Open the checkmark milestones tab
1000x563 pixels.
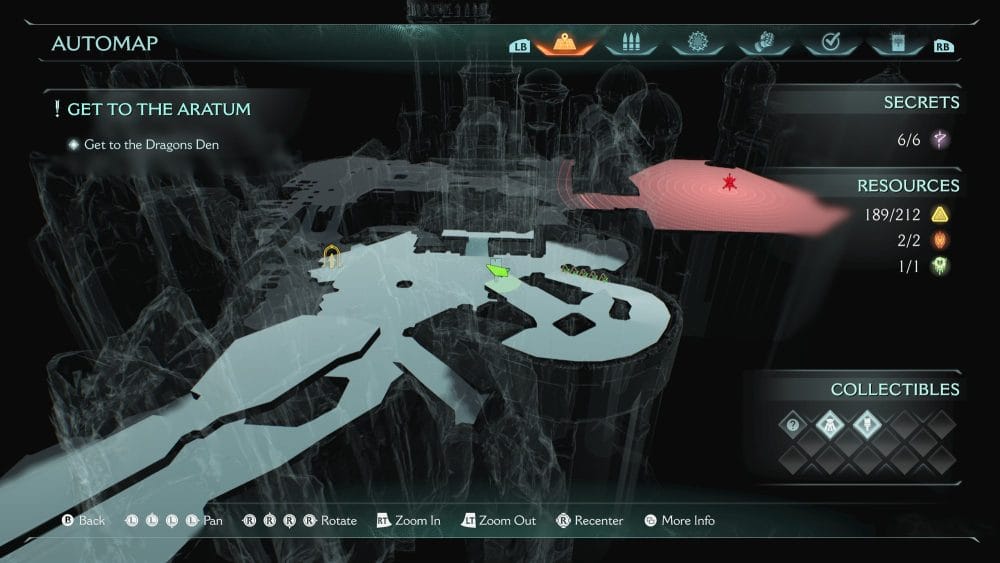pos(829,43)
